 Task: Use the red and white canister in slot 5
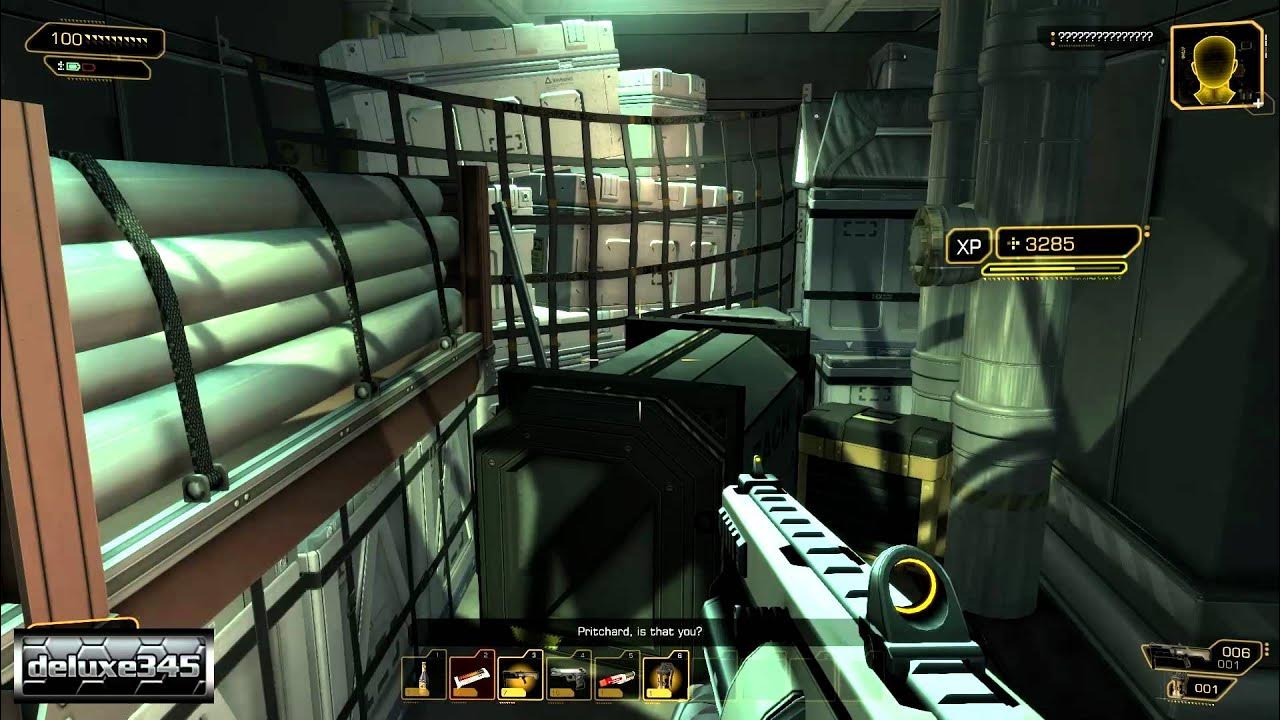613,677
